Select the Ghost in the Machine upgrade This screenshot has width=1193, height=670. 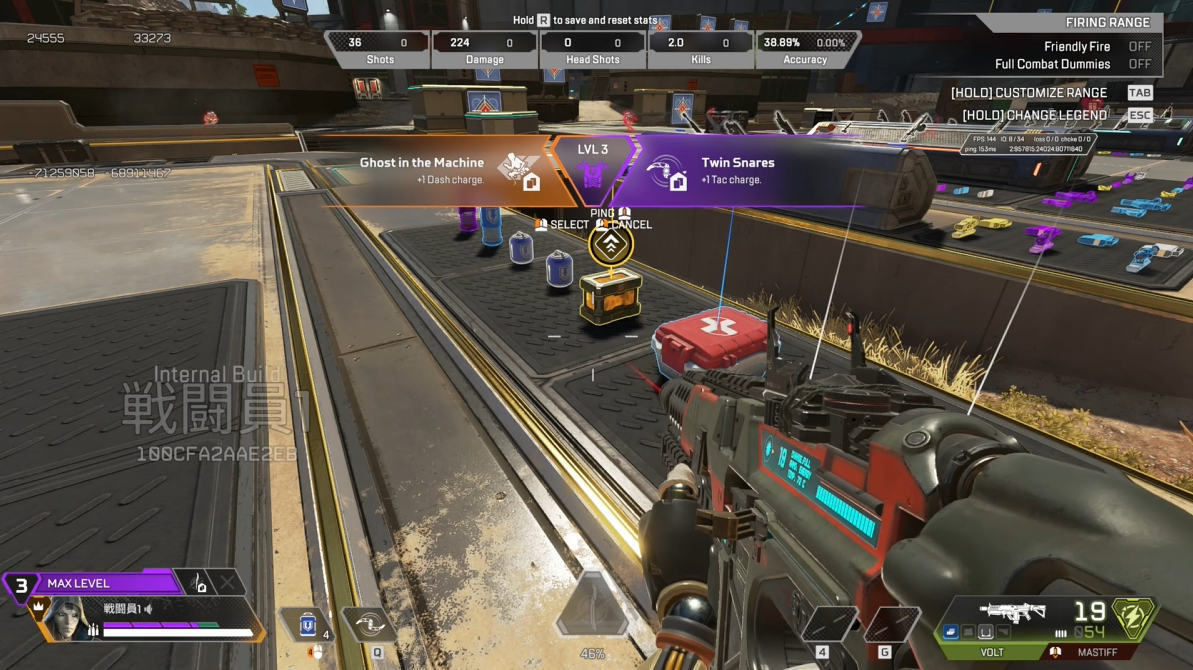440,171
